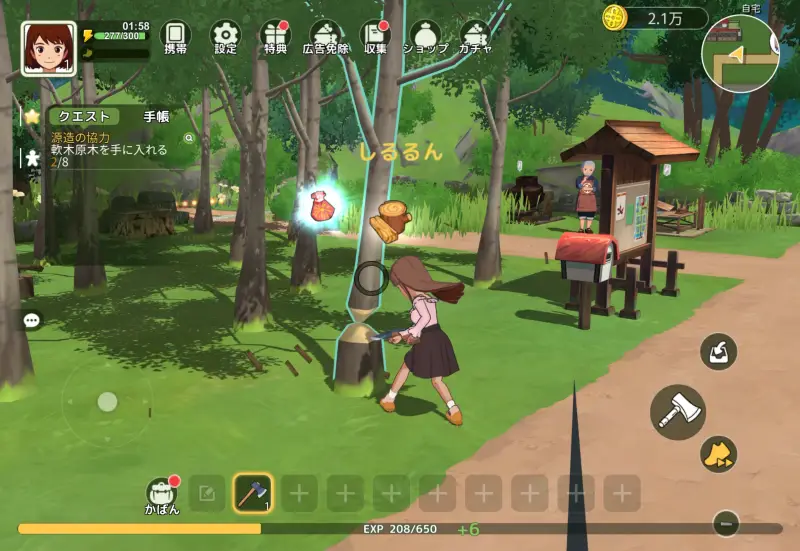The width and height of the screenshot is (800, 551).
Task: Open the ショップ shop
Action: pyautogui.click(x=425, y=37)
